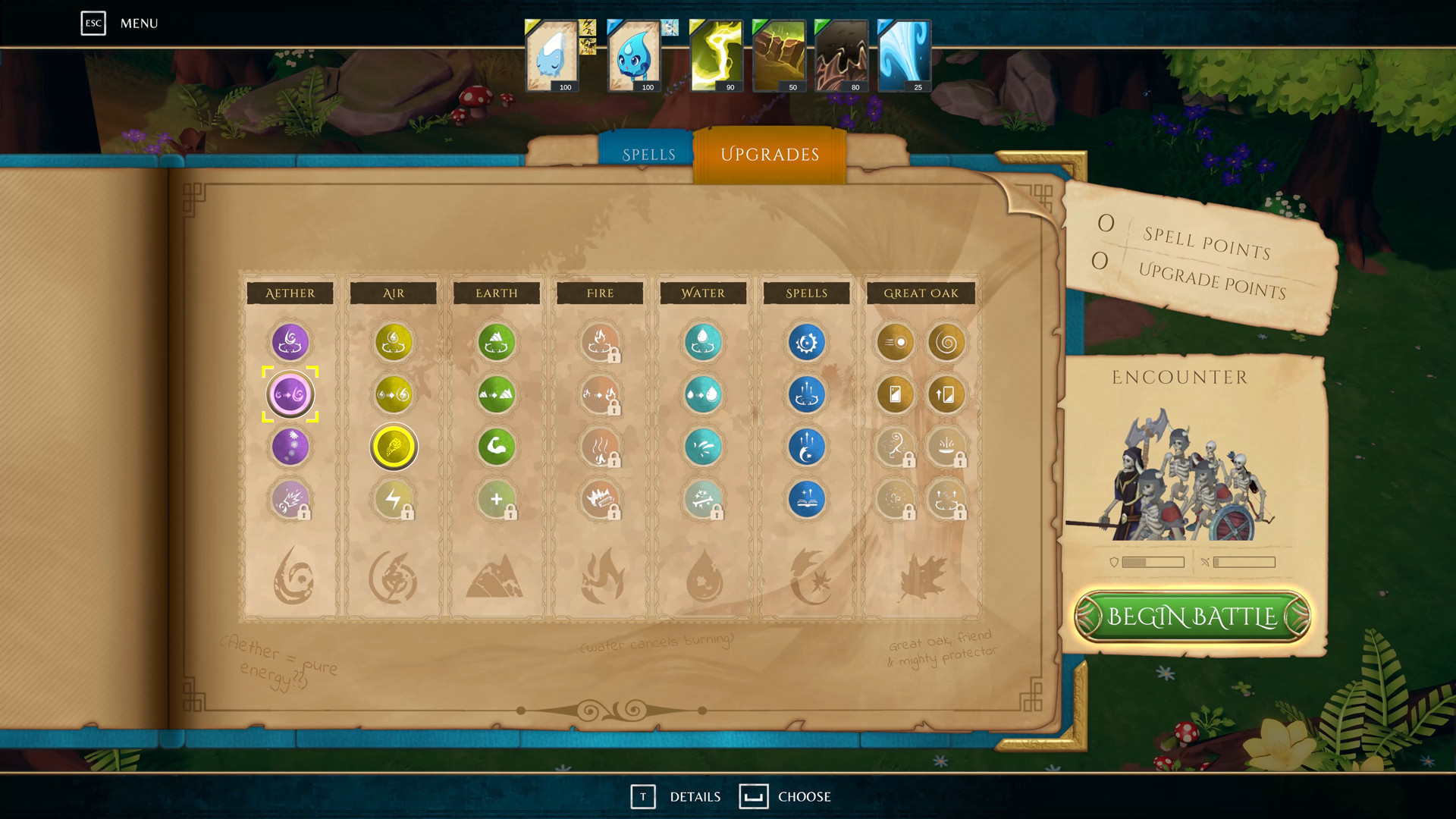
Task: Click the locked Earth plus upgrade
Action: (497, 498)
